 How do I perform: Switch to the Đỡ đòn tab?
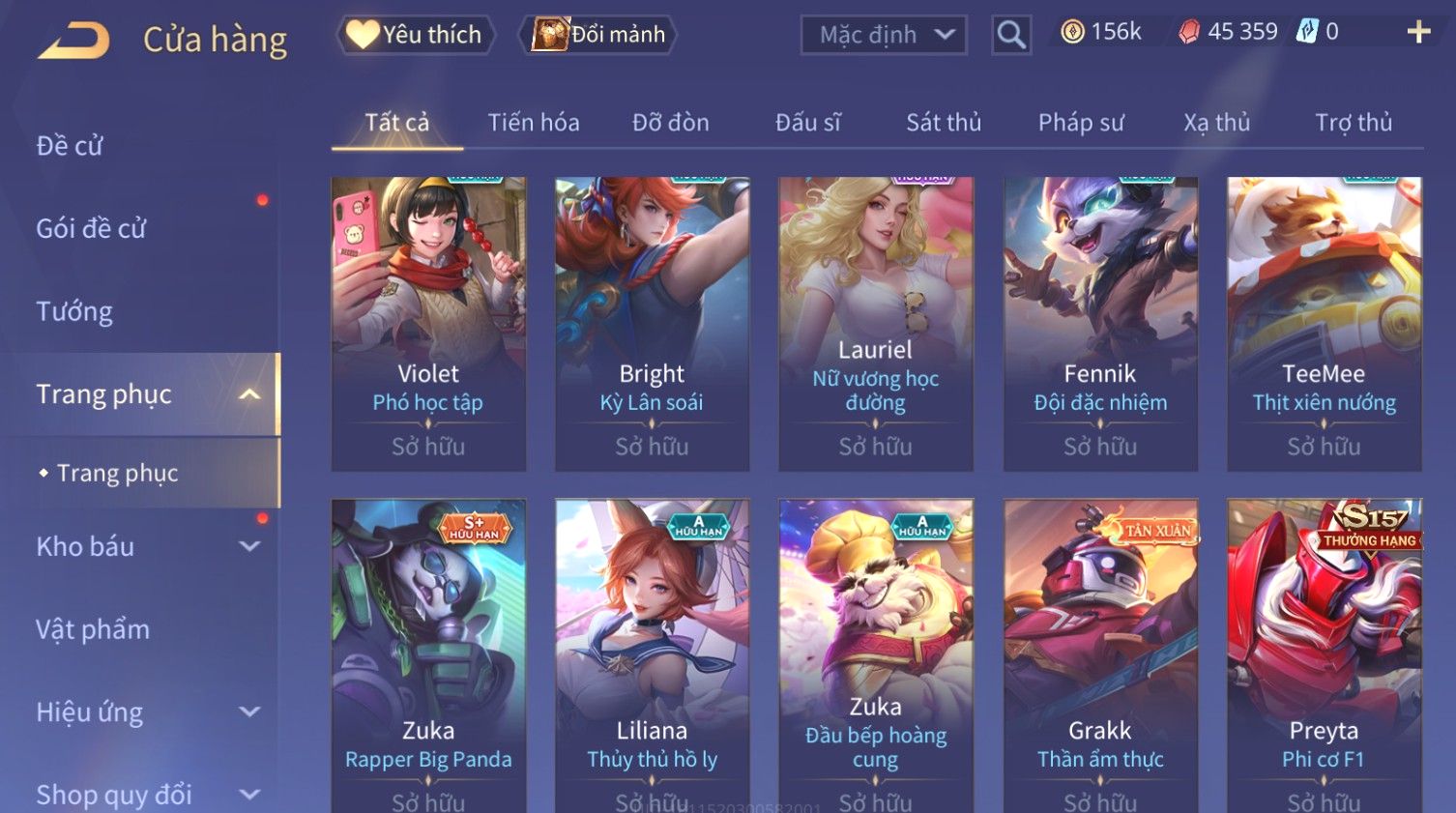(670, 123)
